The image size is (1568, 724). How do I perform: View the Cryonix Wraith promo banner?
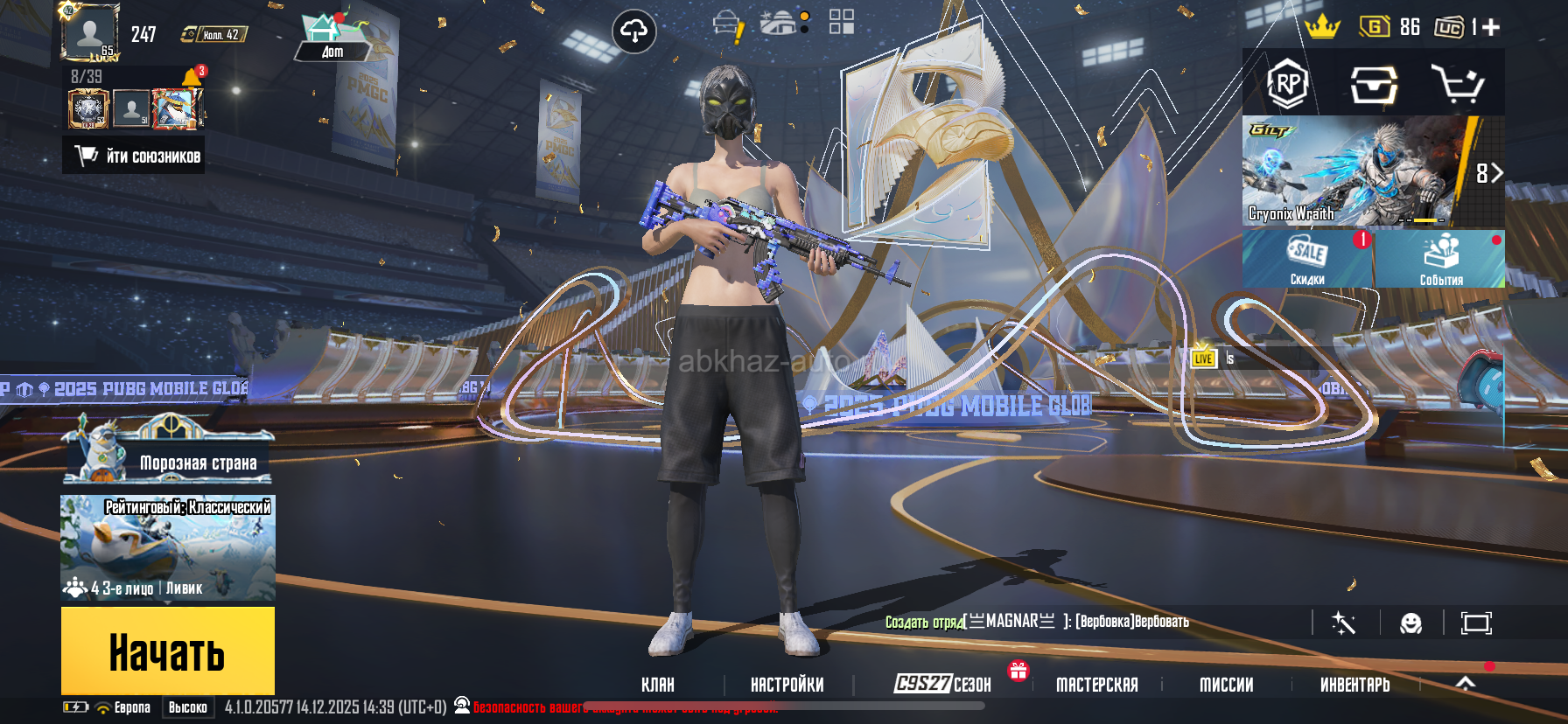coord(1352,172)
